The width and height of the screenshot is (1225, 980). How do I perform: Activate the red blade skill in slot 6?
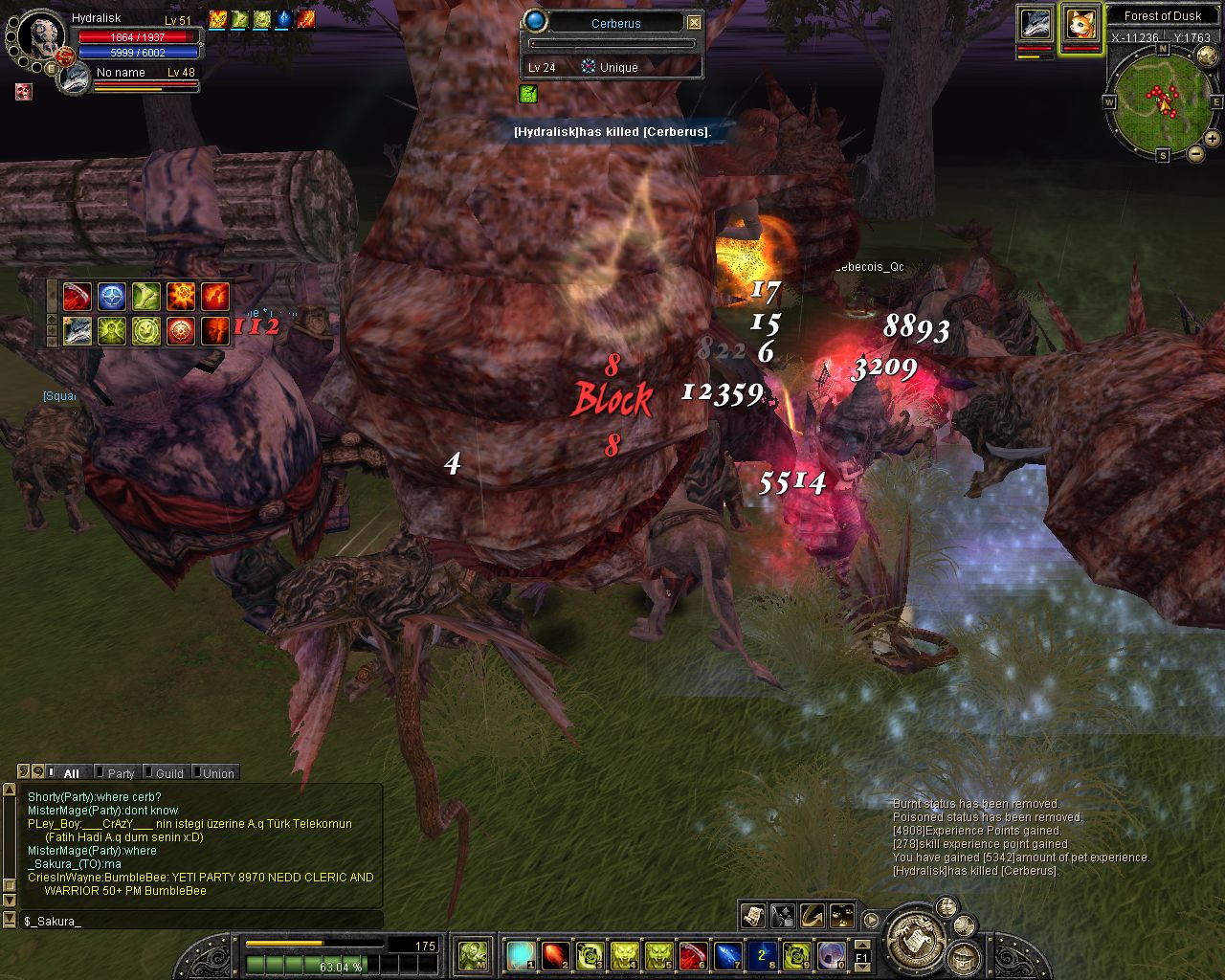(693, 954)
